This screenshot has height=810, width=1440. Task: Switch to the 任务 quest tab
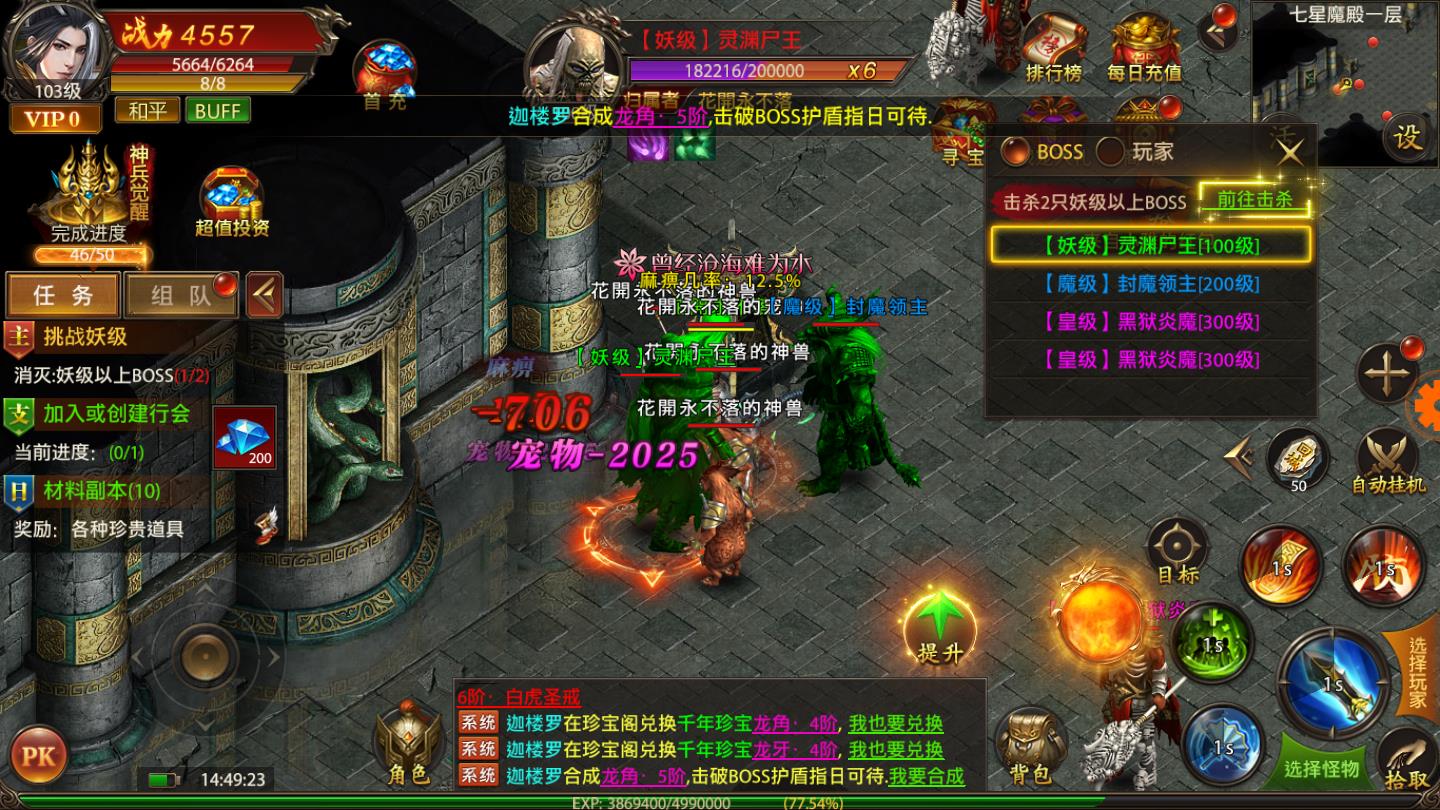pos(63,295)
